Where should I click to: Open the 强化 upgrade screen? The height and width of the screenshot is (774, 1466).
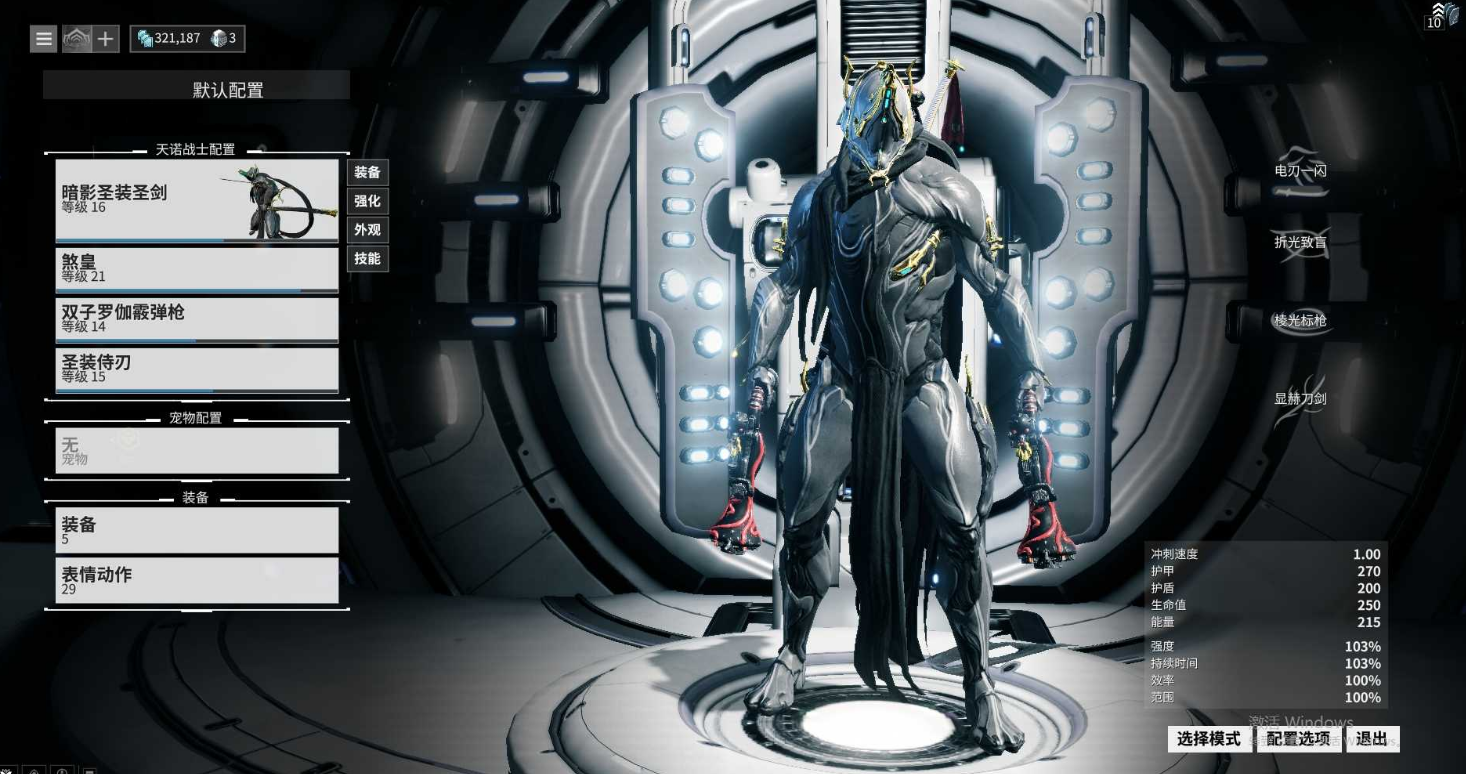pos(367,201)
